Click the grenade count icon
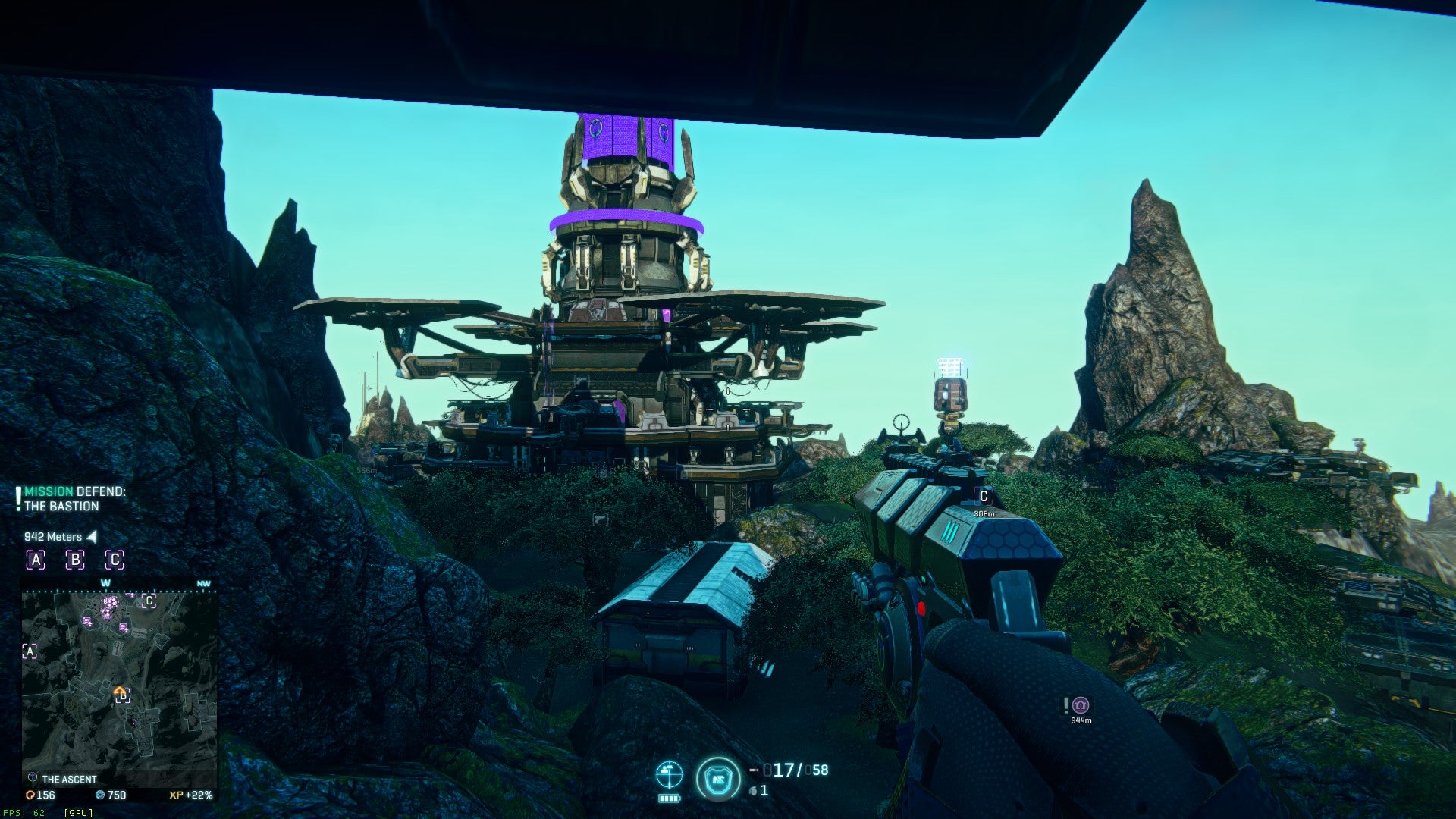The height and width of the screenshot is (819, 1456). click(x=753, y=791)
